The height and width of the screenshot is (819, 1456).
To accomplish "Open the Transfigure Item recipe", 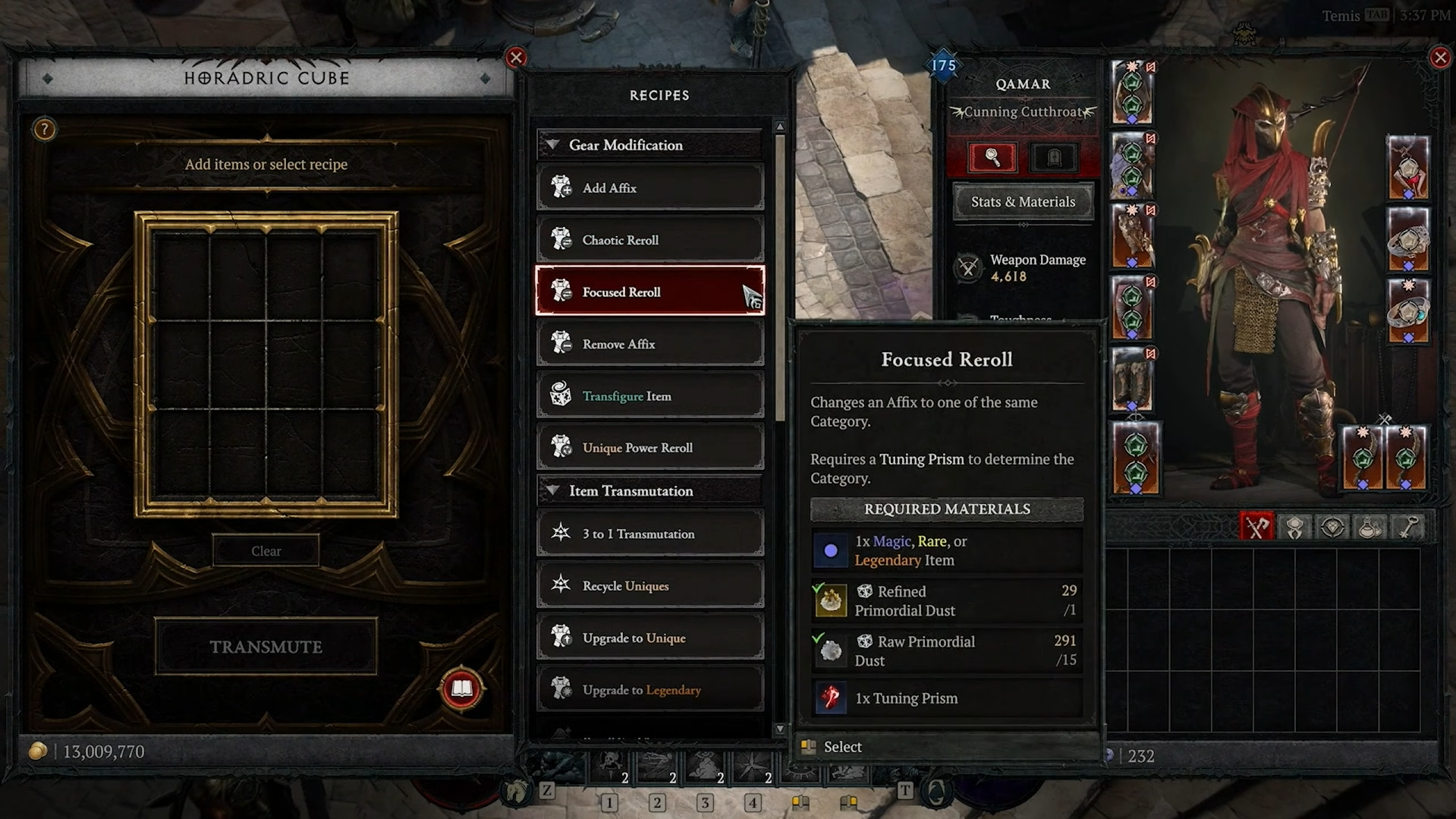I will point(649,396).
